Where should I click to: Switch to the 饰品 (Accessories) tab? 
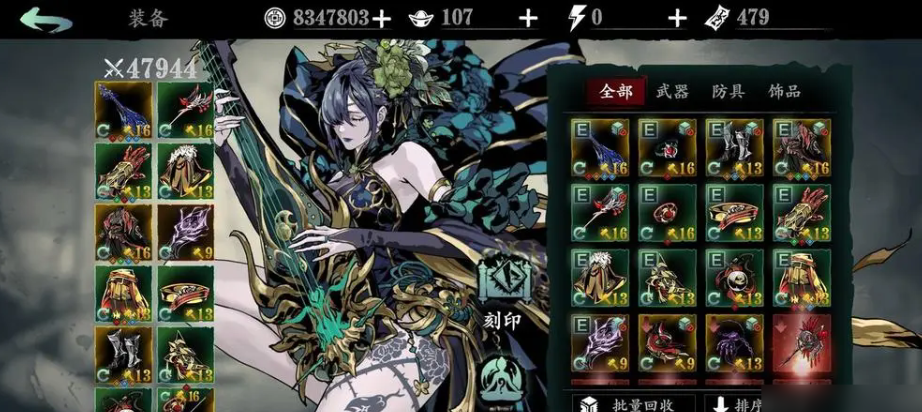(784, 92)
